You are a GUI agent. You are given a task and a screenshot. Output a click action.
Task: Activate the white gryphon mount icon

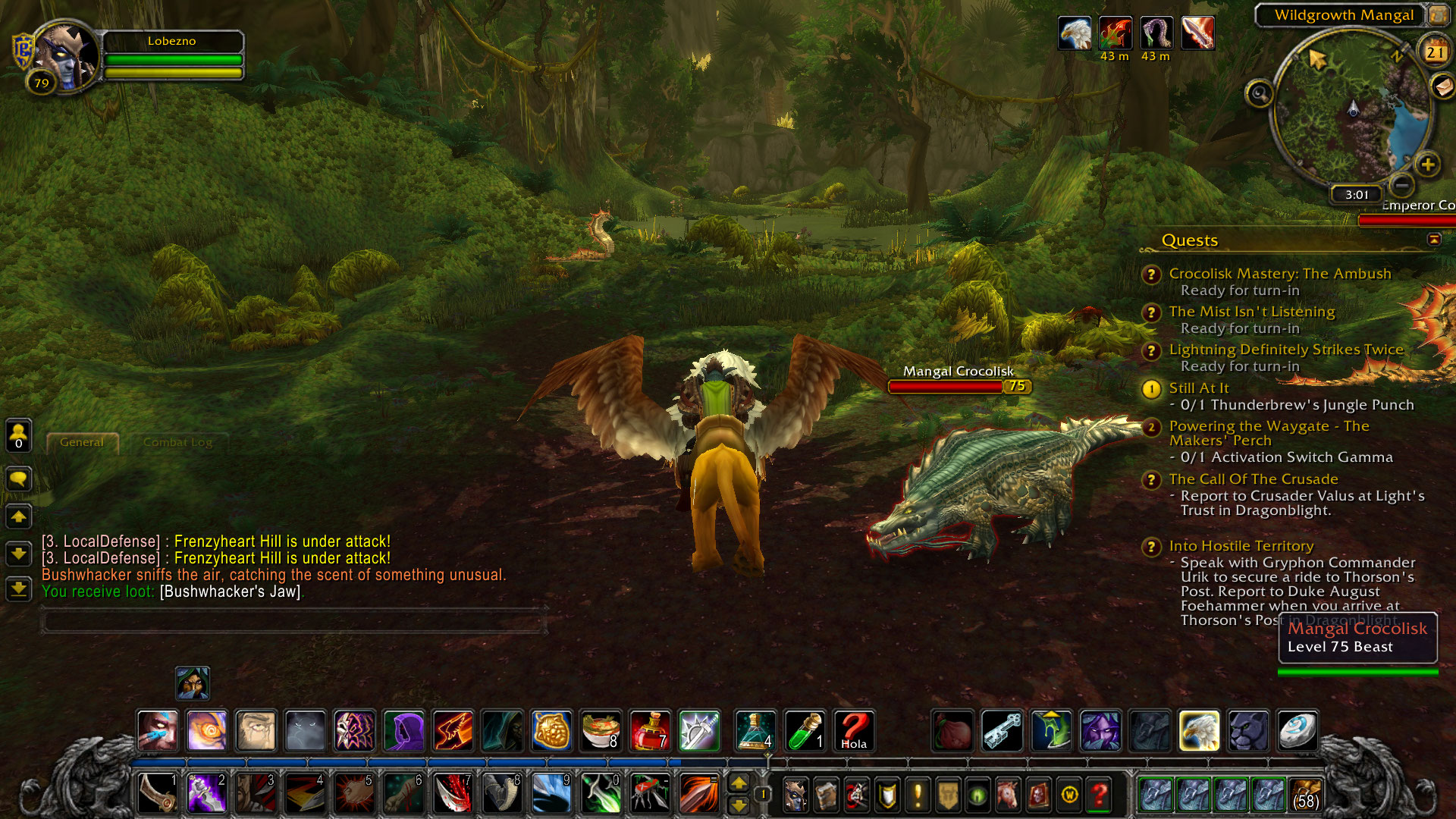pyautogui.click(x=1199, y=731)
